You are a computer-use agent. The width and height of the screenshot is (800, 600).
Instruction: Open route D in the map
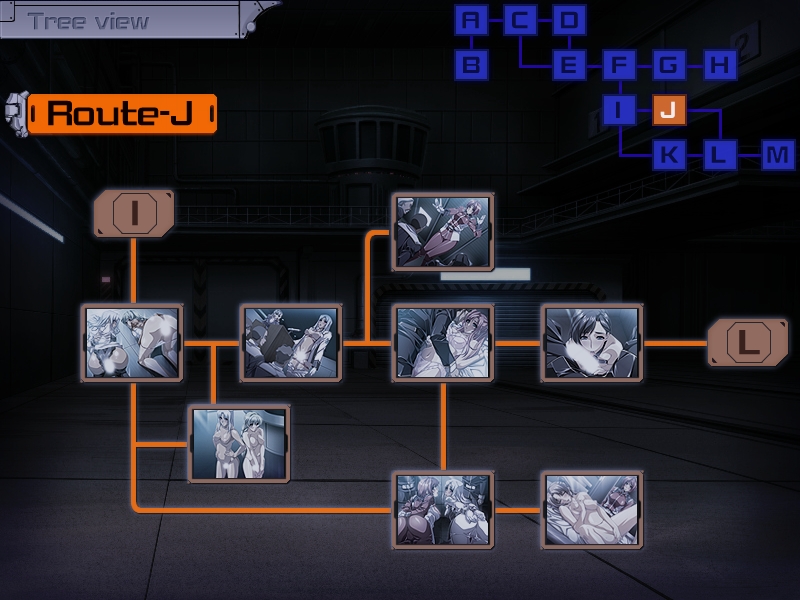(x=569, y=20)
